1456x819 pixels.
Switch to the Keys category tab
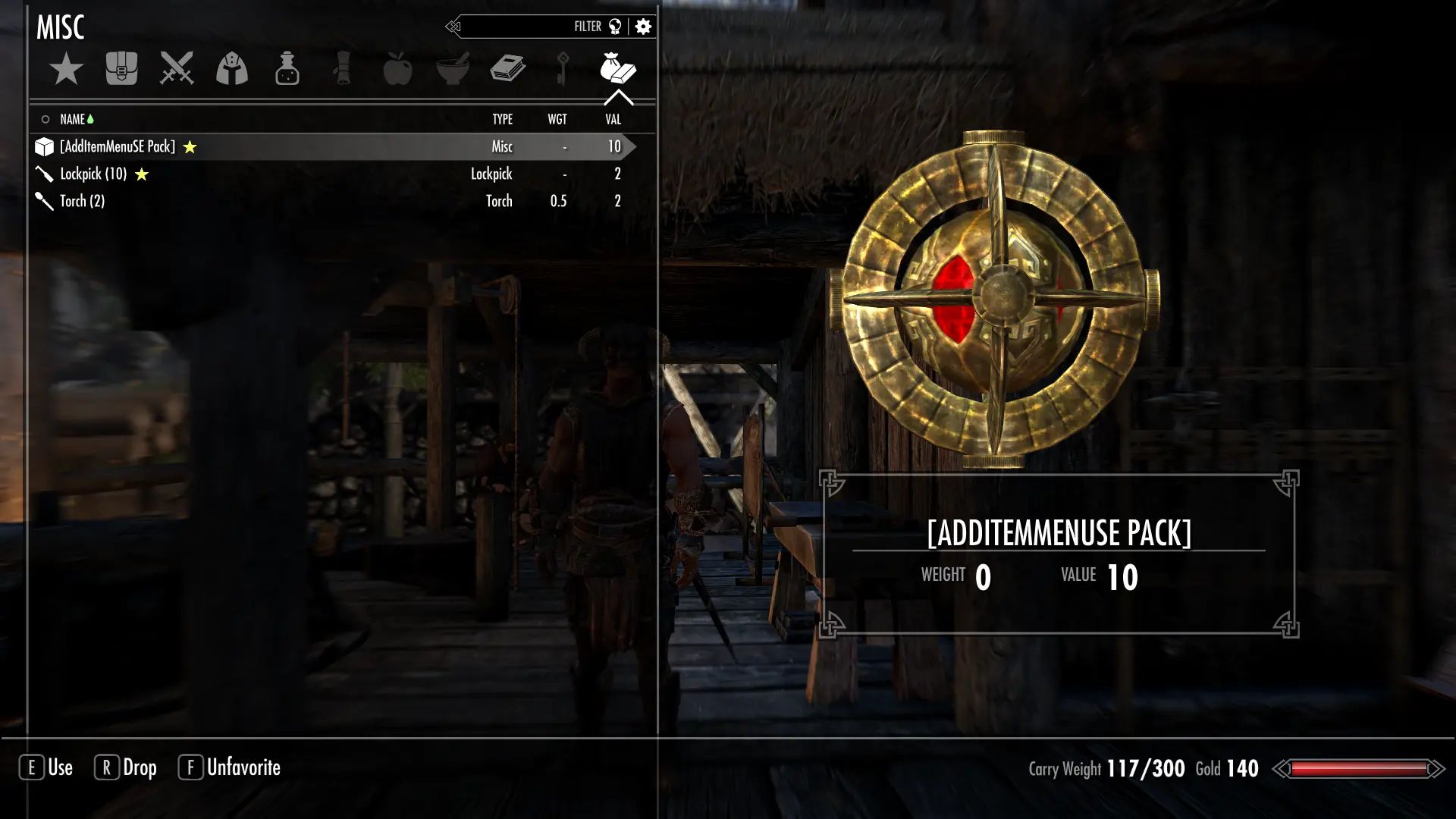point(563,69)
